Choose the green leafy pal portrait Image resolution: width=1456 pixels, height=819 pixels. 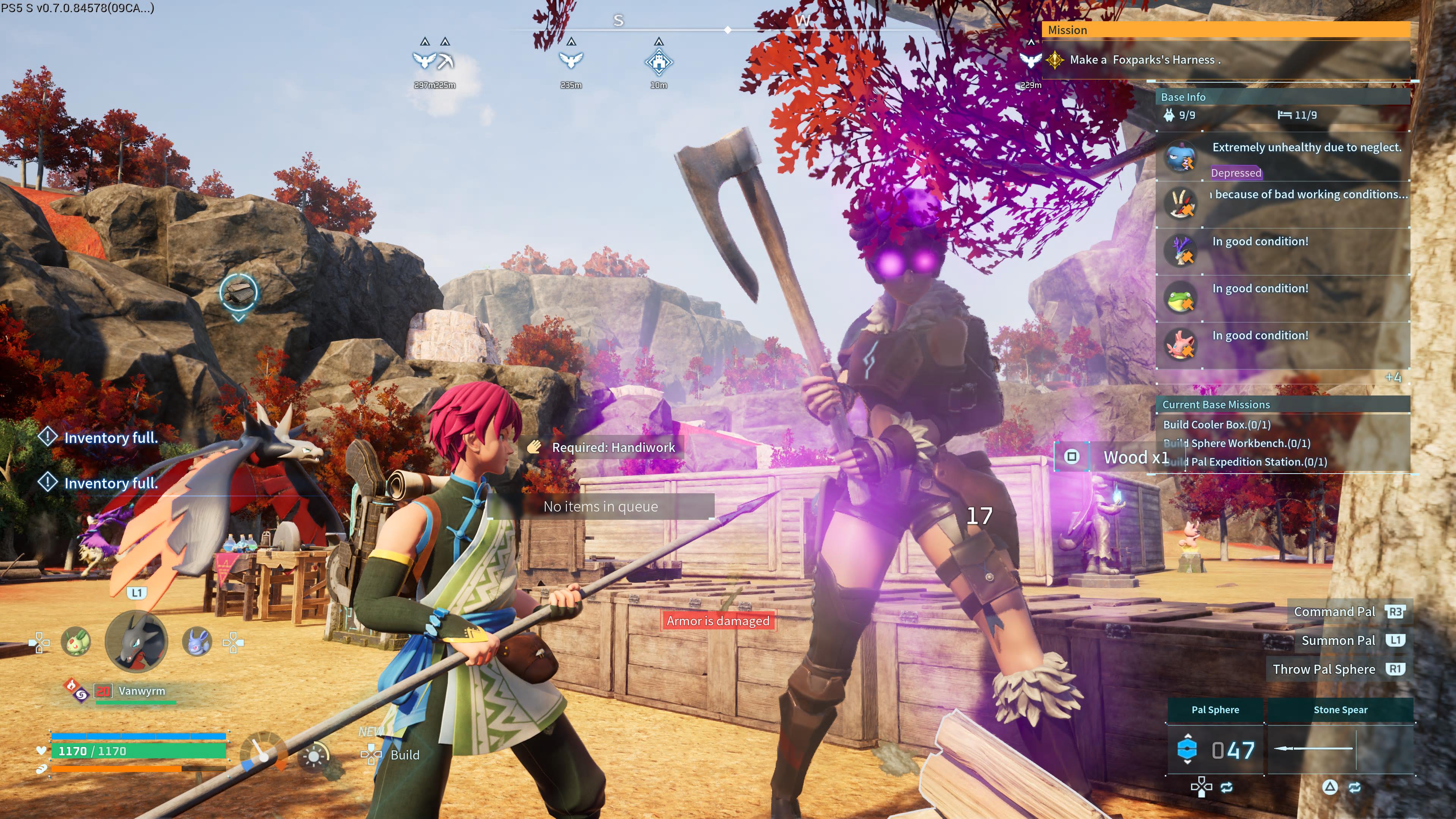tap(76, 642)
